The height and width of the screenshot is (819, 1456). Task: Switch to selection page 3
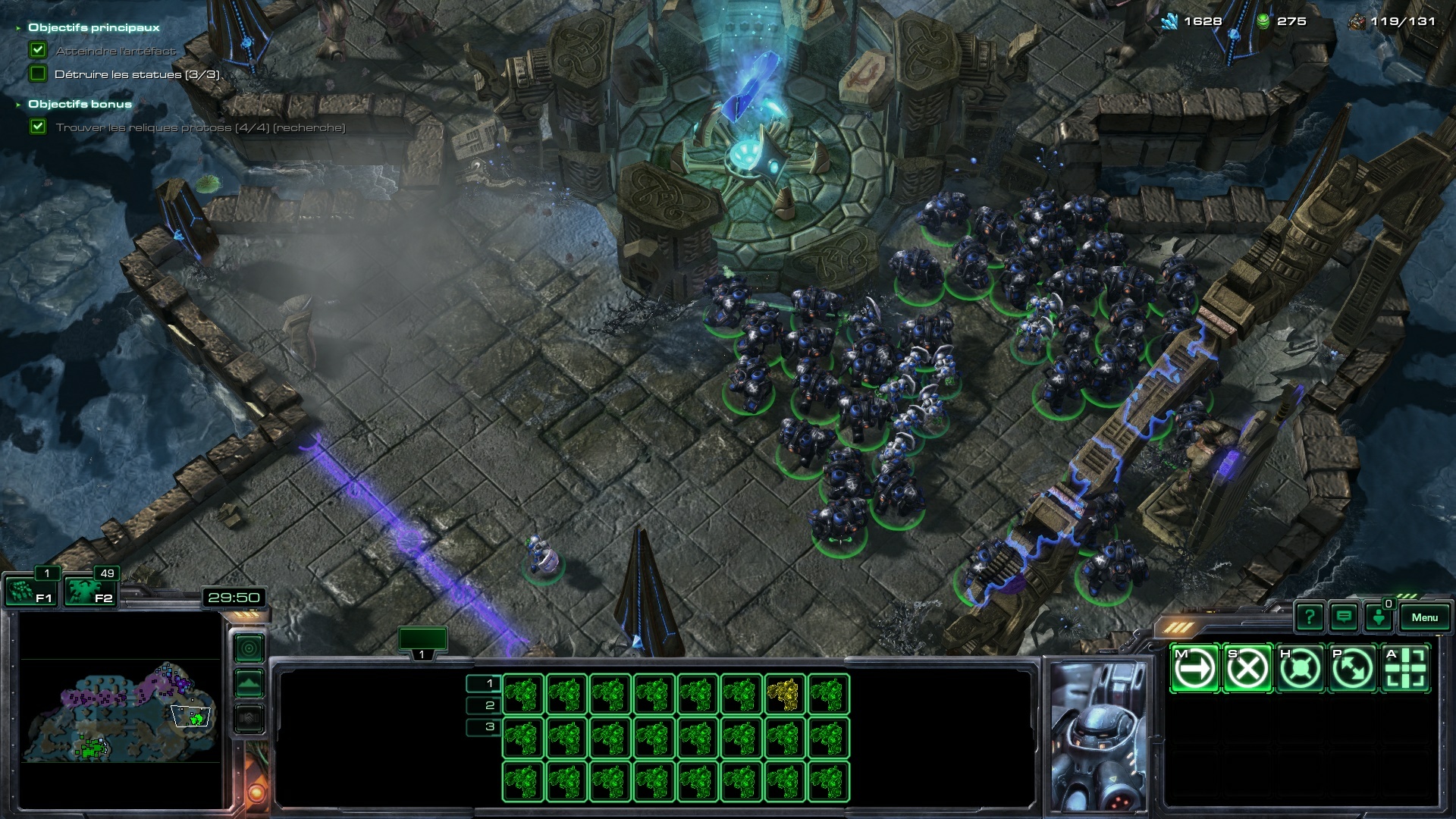pyautogui.click(x=484, y=726)
